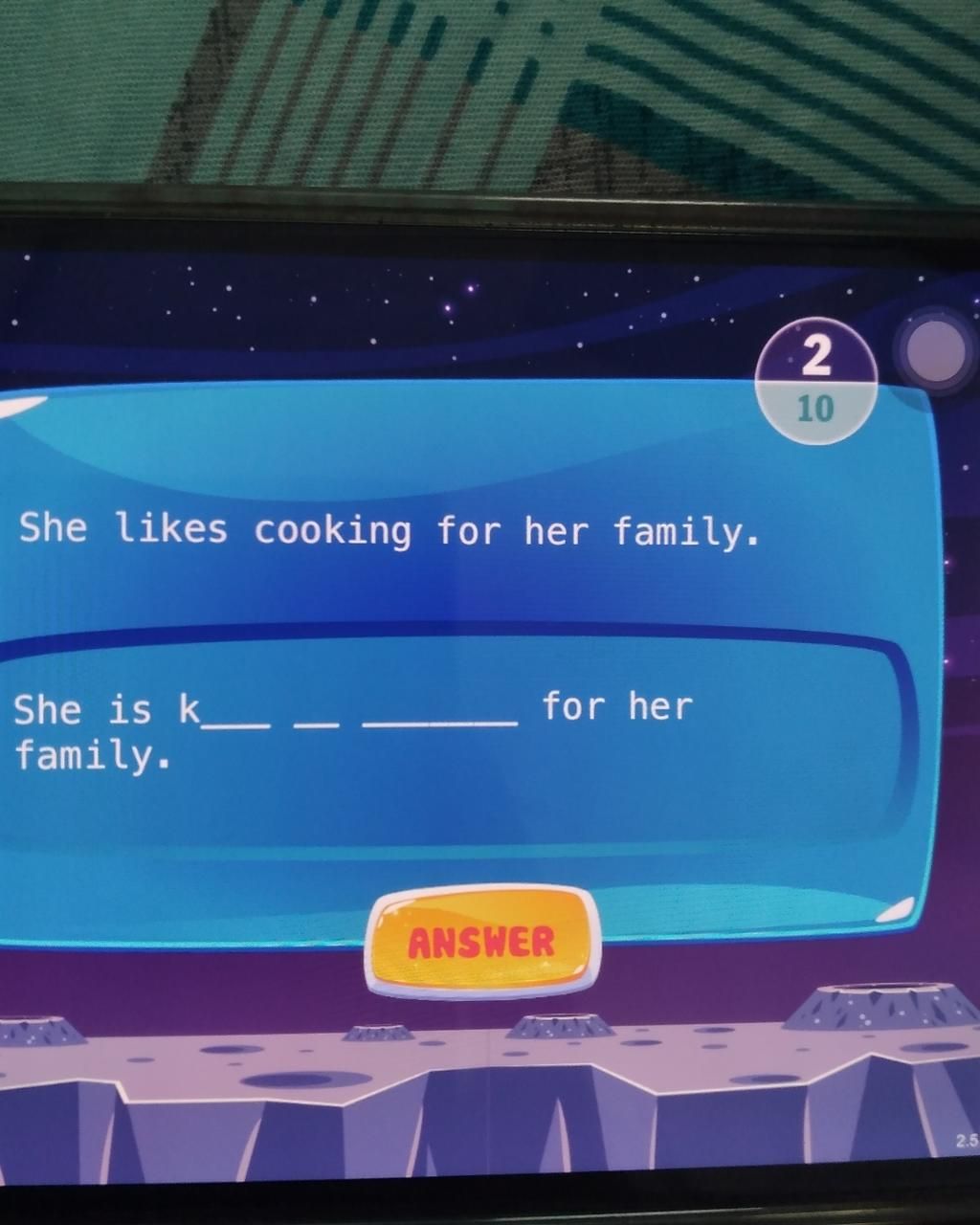
Task: Click the yellow ANSWER button
Action: 482,941
